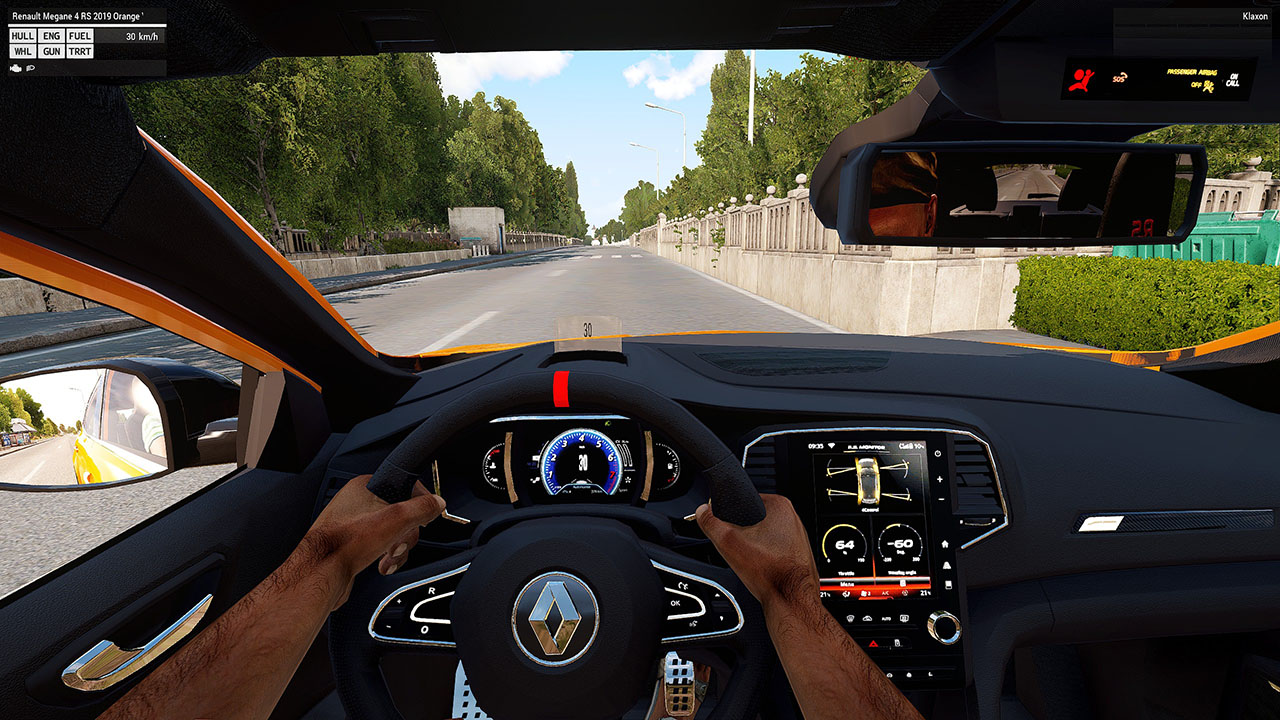This screenshot has width=1280, height=720.
Task: Select the ENG engine status box
Action: [x=52, y=36]
